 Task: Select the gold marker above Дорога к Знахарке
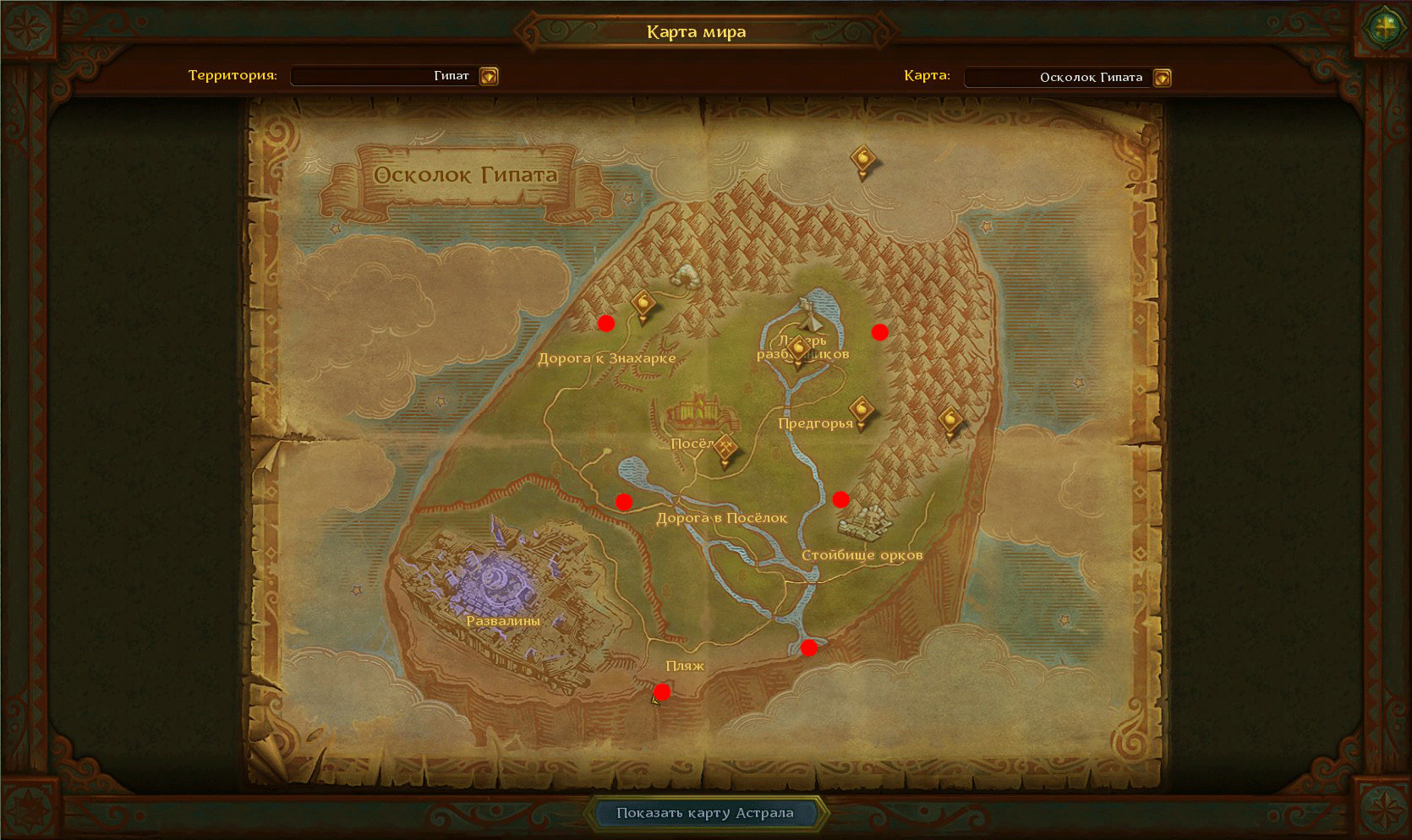pos(643,304)
